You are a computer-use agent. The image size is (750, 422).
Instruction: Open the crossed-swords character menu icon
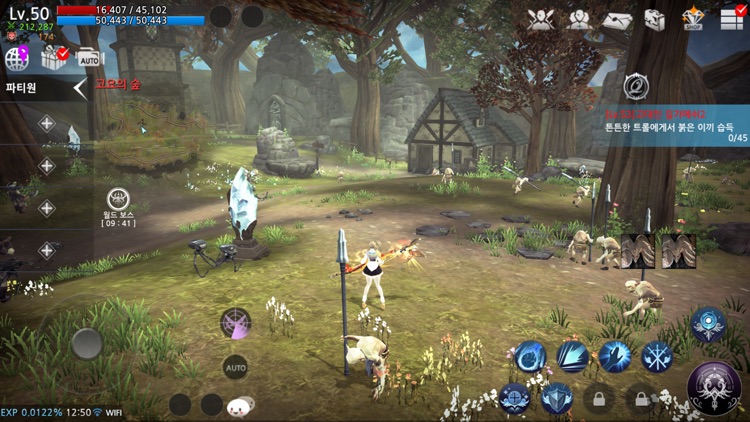pyautogui.click(x=541, y=20)
